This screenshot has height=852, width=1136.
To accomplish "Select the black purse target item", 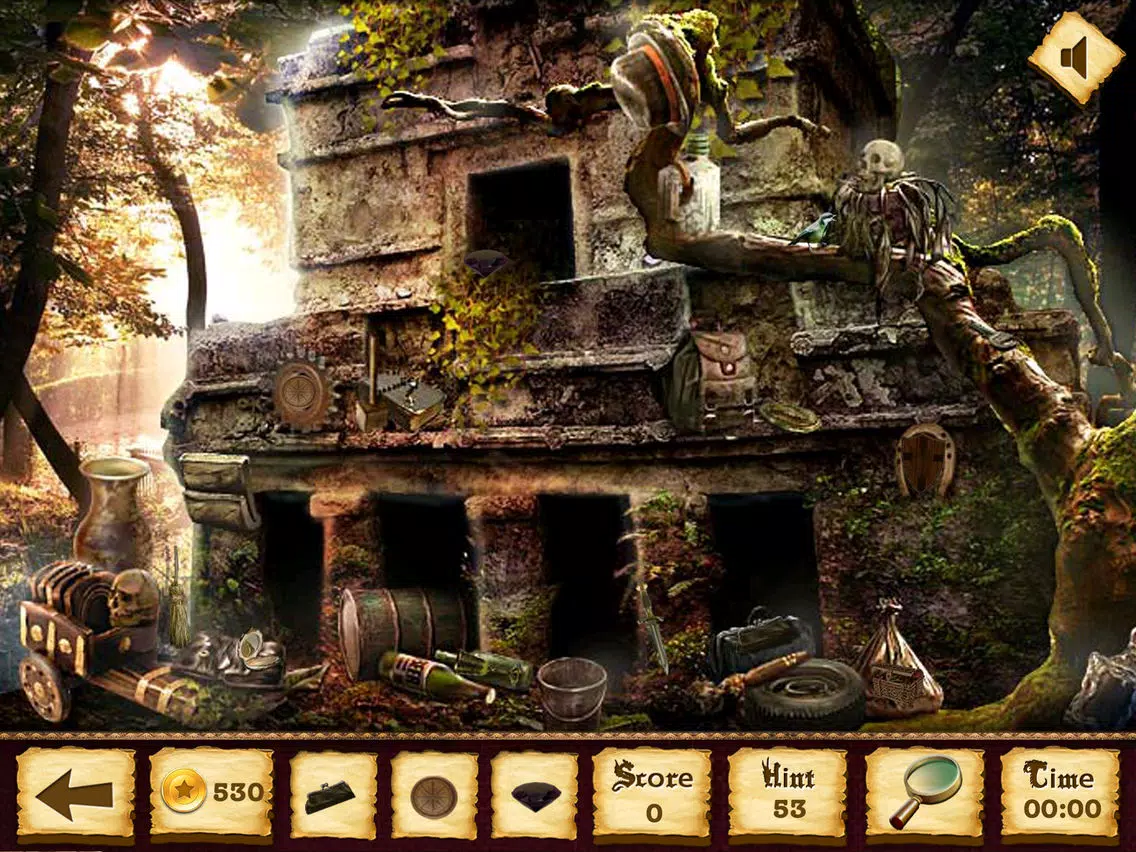I will point(333,795).
